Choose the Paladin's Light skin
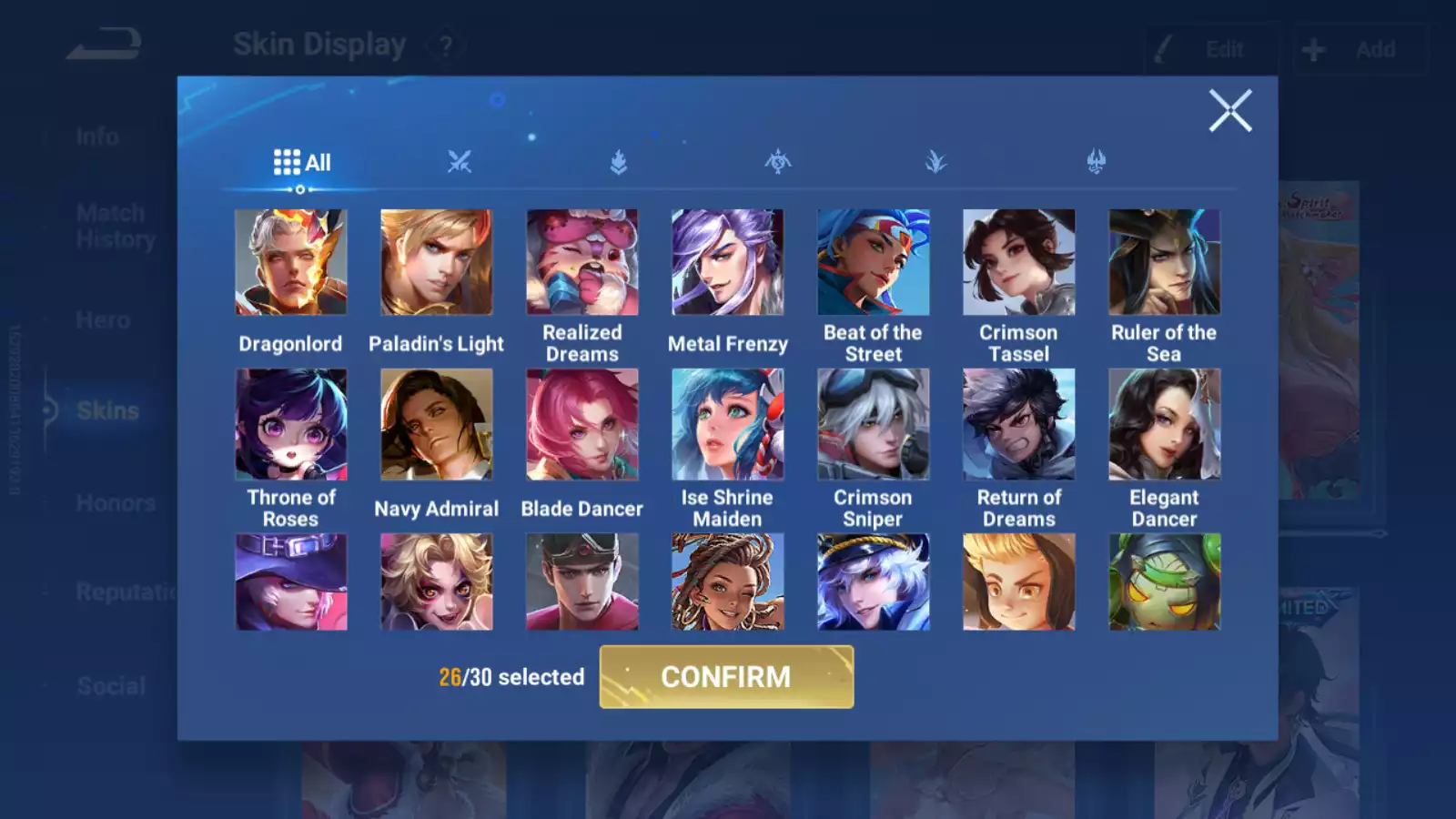 [x=437, y=262]
